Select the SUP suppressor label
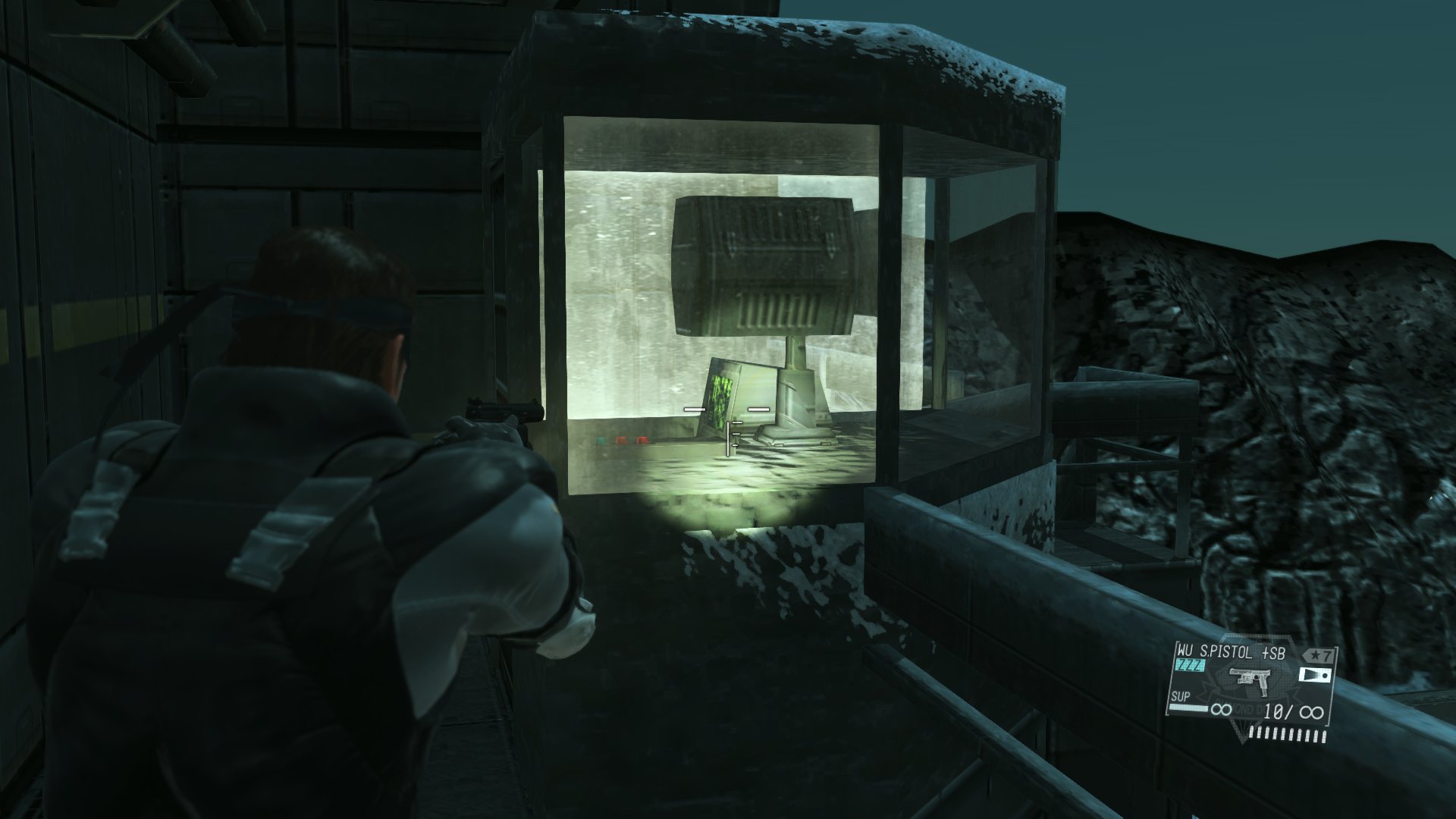The image size is (1456, 819). pos(1180,696)
